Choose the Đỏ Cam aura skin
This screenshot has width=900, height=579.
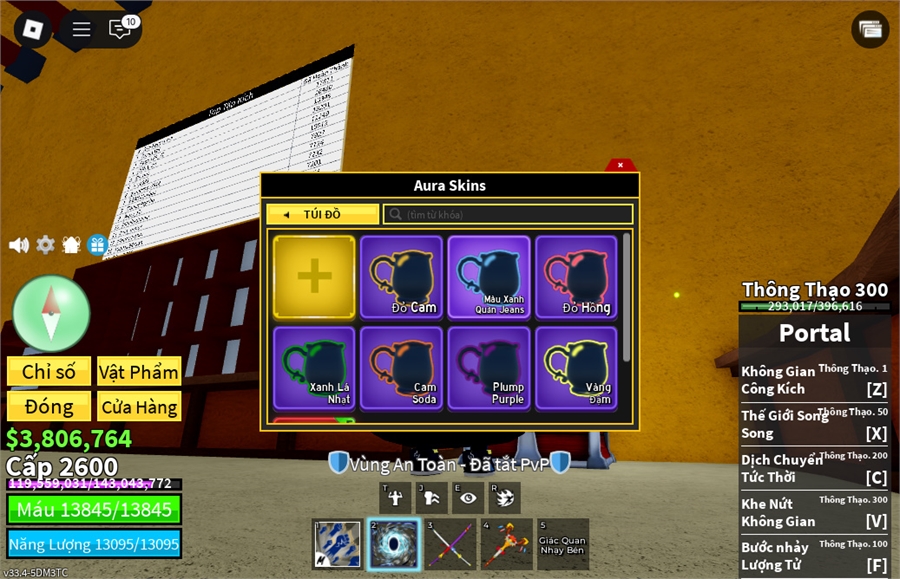[401, 277]
